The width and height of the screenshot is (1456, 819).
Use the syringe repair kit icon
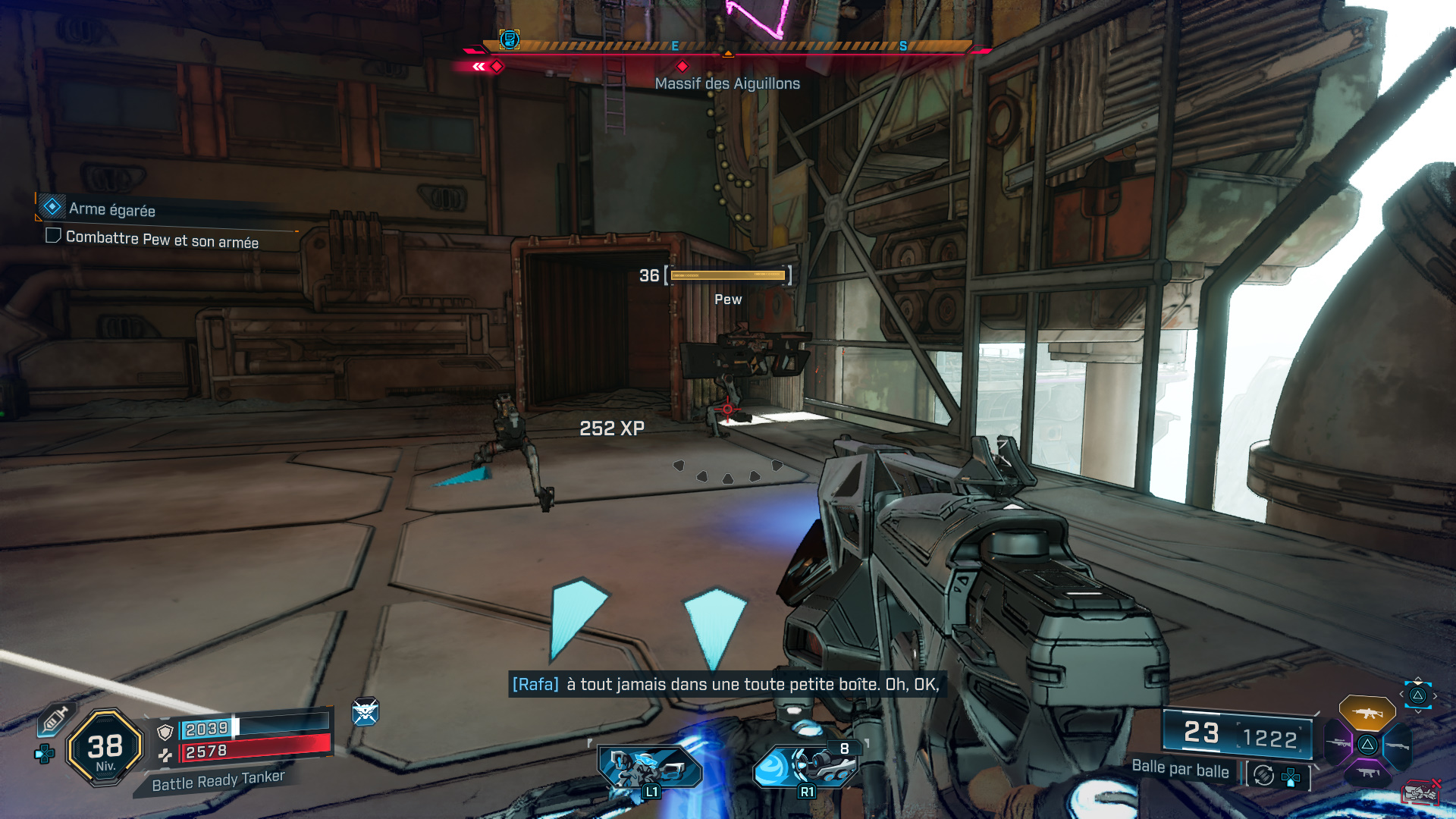(55, 719)
